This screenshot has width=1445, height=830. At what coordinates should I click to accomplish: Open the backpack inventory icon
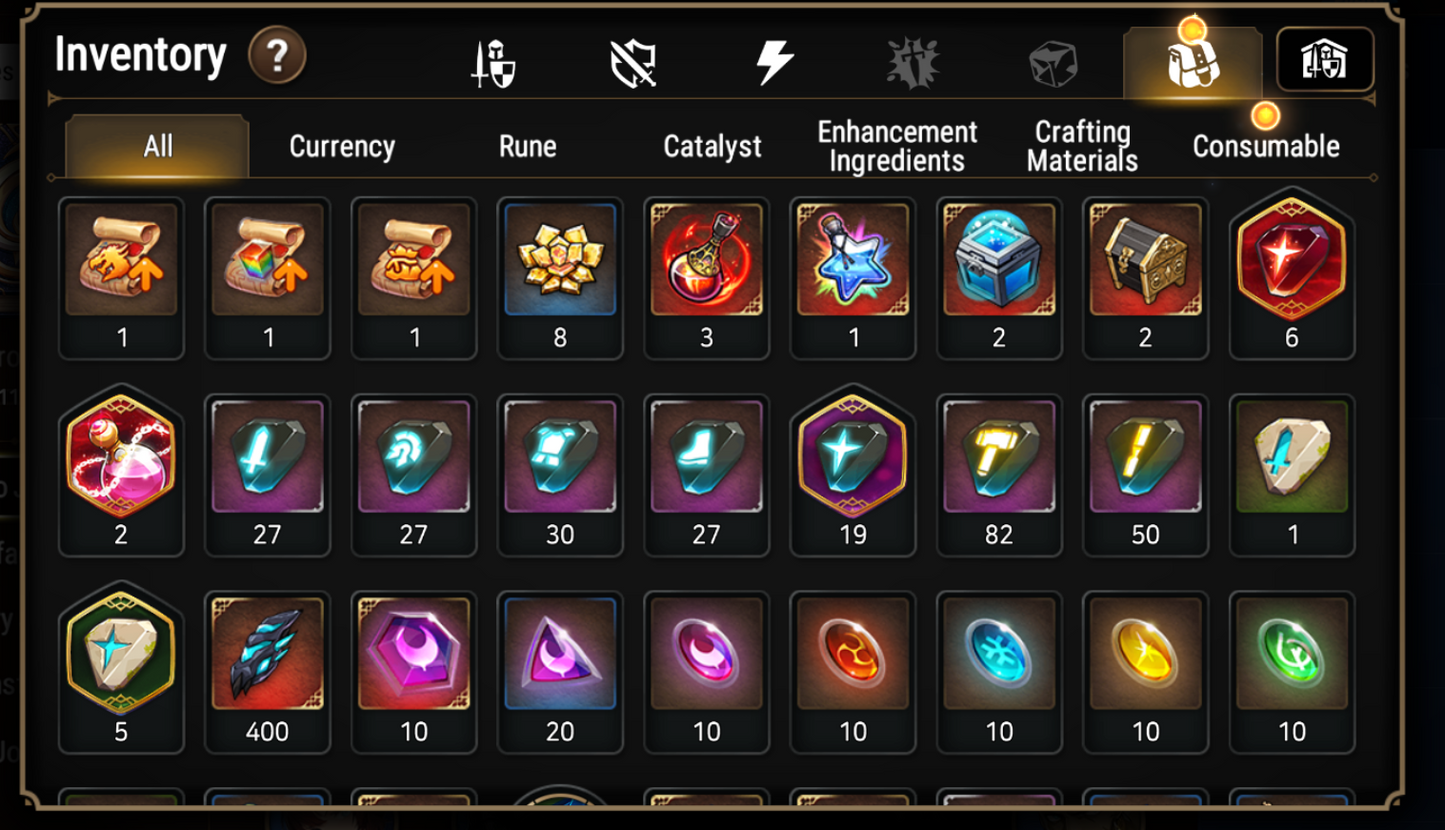(1192, 62)
